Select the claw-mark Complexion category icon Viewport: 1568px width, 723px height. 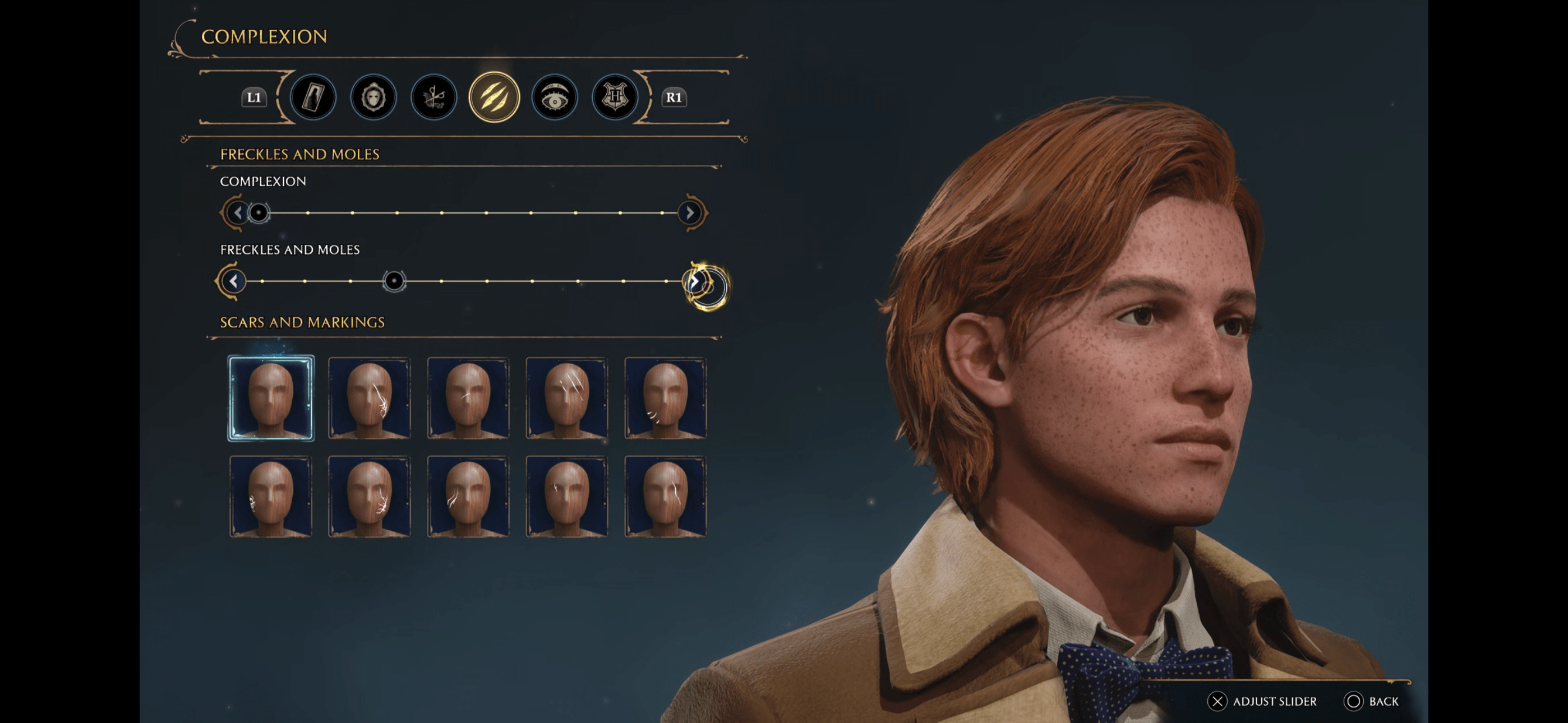coord(494,97)
